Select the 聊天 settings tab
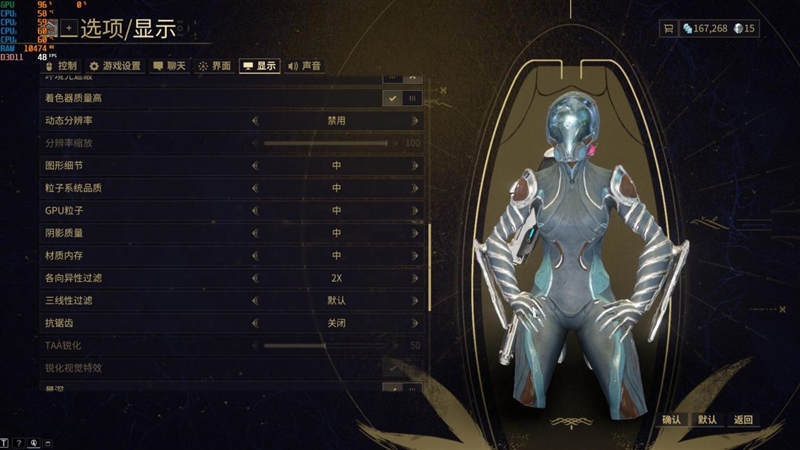800x450 pixels. [x=169, y=66]
